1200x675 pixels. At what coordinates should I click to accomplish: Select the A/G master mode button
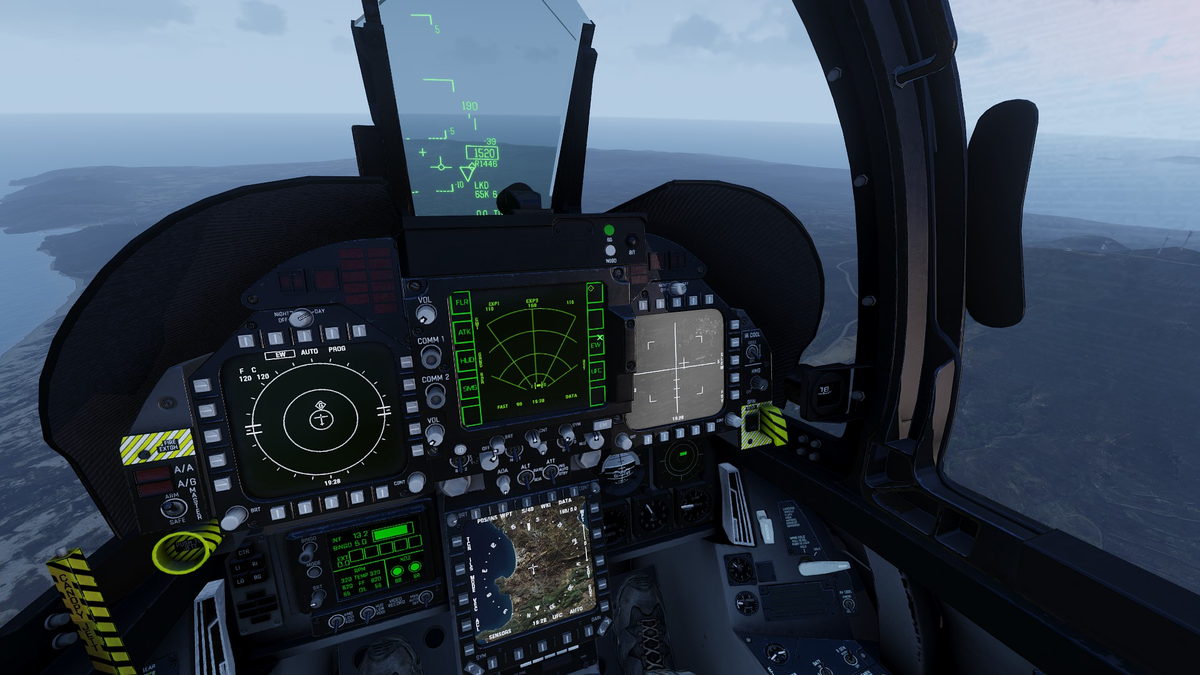click(156, 489)
